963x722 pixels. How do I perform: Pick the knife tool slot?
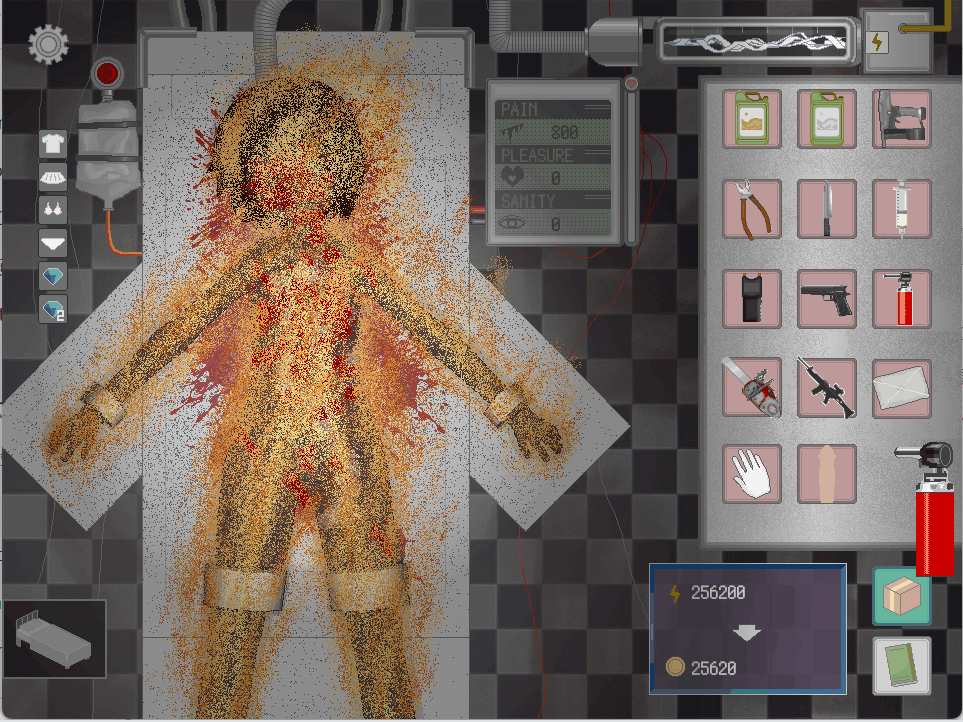[827, 209]
